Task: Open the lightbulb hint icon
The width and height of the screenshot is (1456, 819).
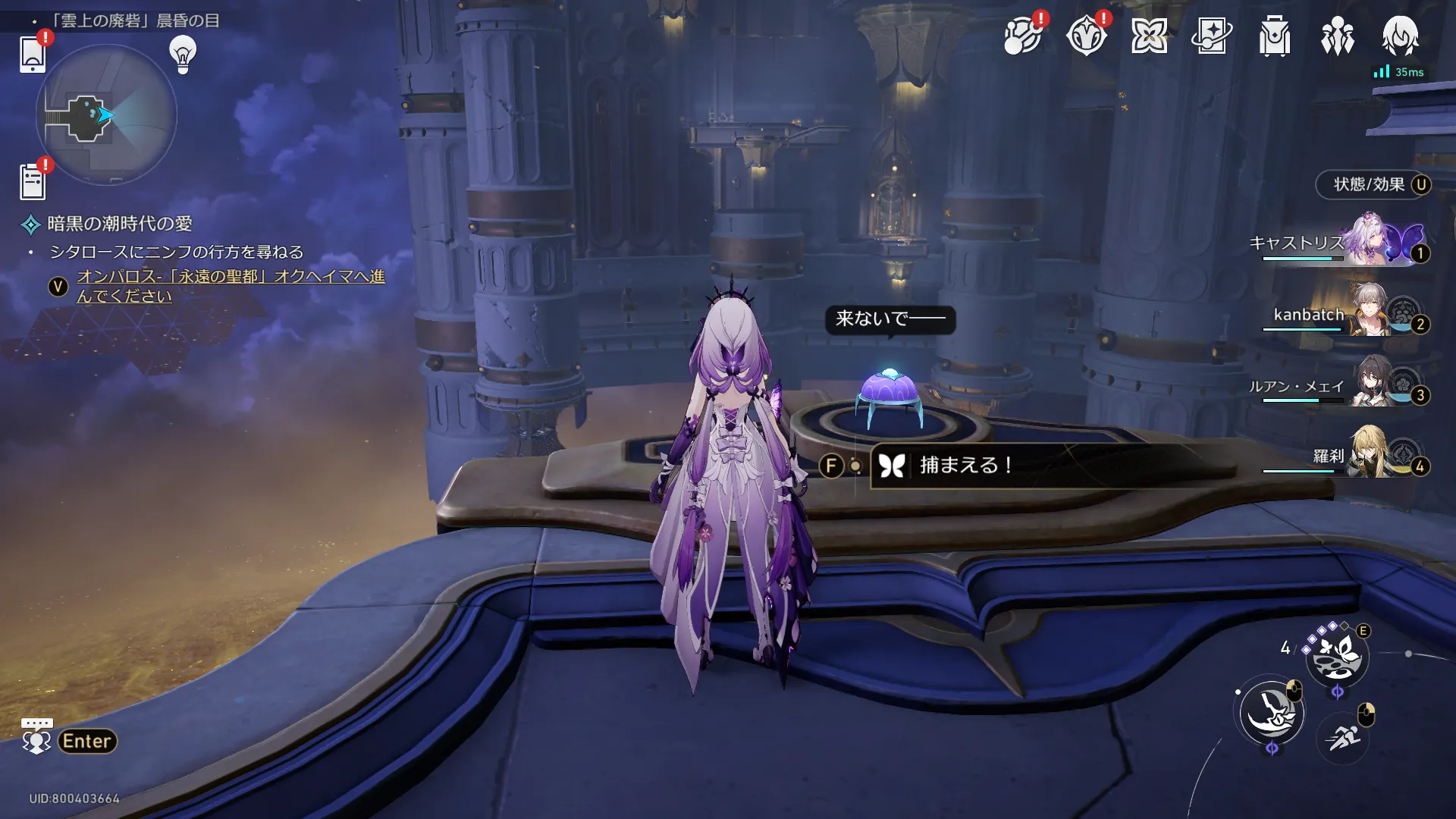Action: pyautogui.click(x=183, y=55)
